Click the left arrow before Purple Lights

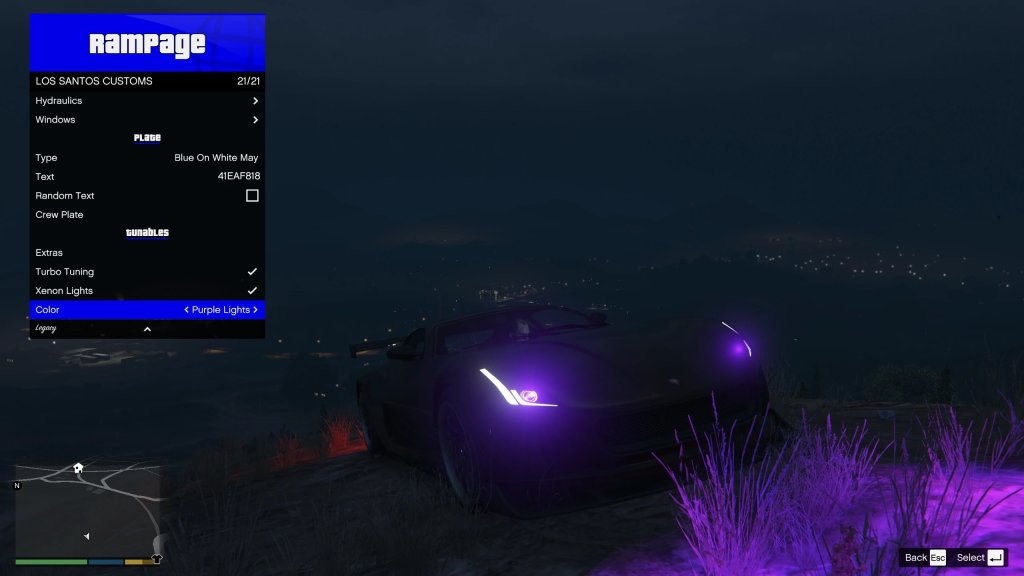pyautogui.click(x=187, y=310)
